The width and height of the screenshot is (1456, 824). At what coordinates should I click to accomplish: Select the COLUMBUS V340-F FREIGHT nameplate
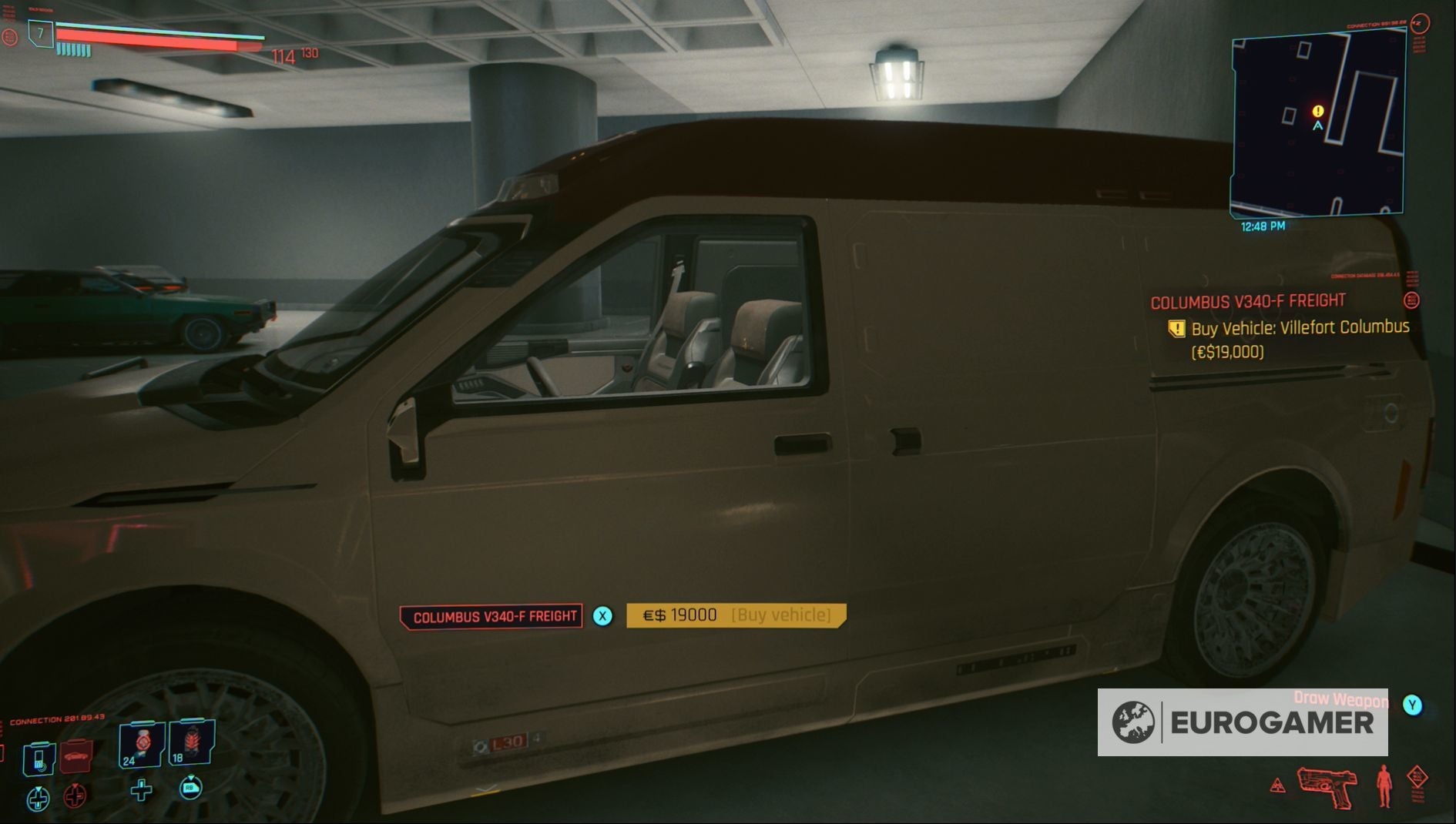tap(495, 615)
